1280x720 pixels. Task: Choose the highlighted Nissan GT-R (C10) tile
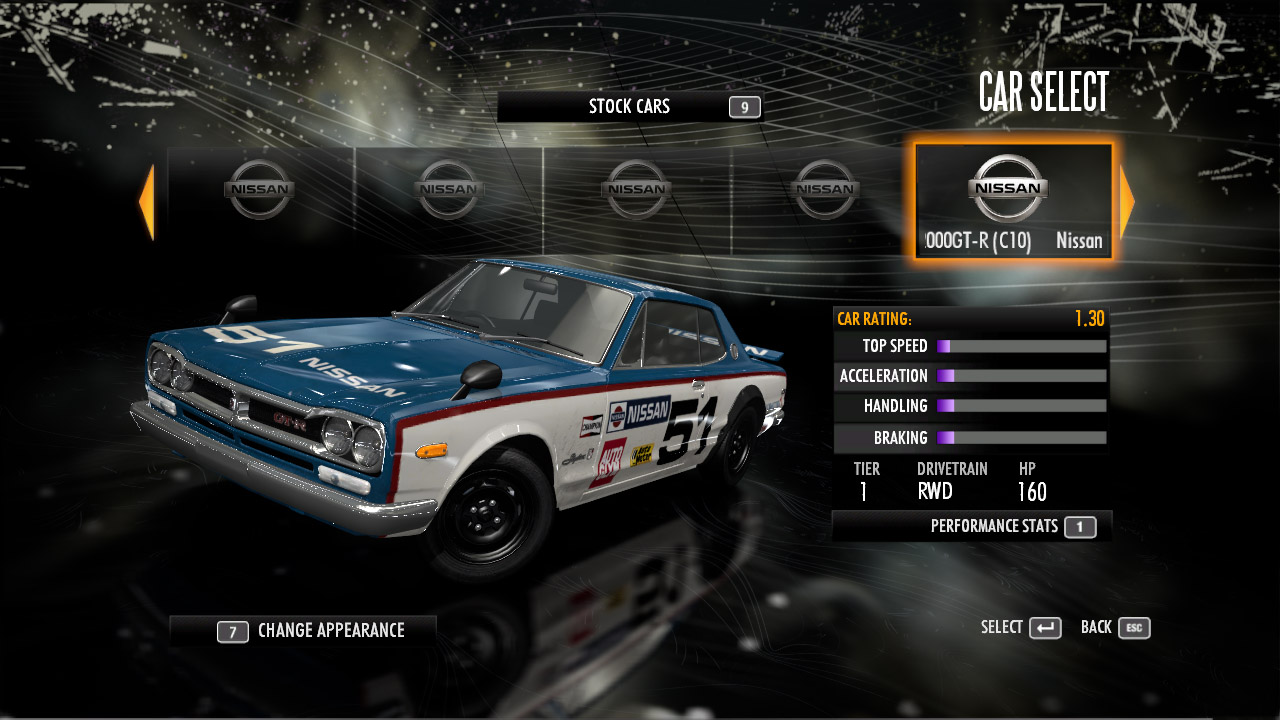pos(1012,201)
